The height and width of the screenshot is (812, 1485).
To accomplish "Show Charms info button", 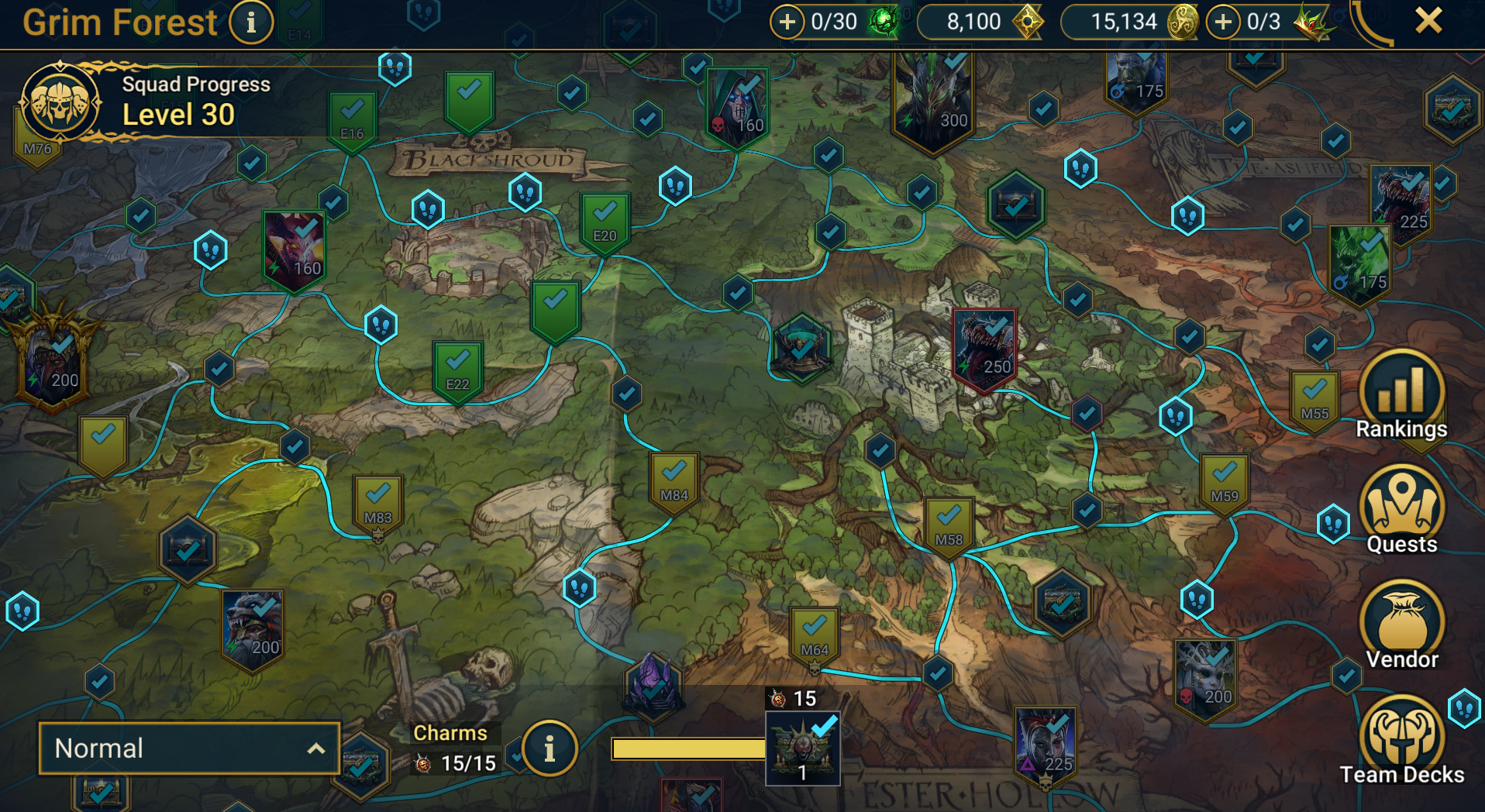I will point(550,748).
